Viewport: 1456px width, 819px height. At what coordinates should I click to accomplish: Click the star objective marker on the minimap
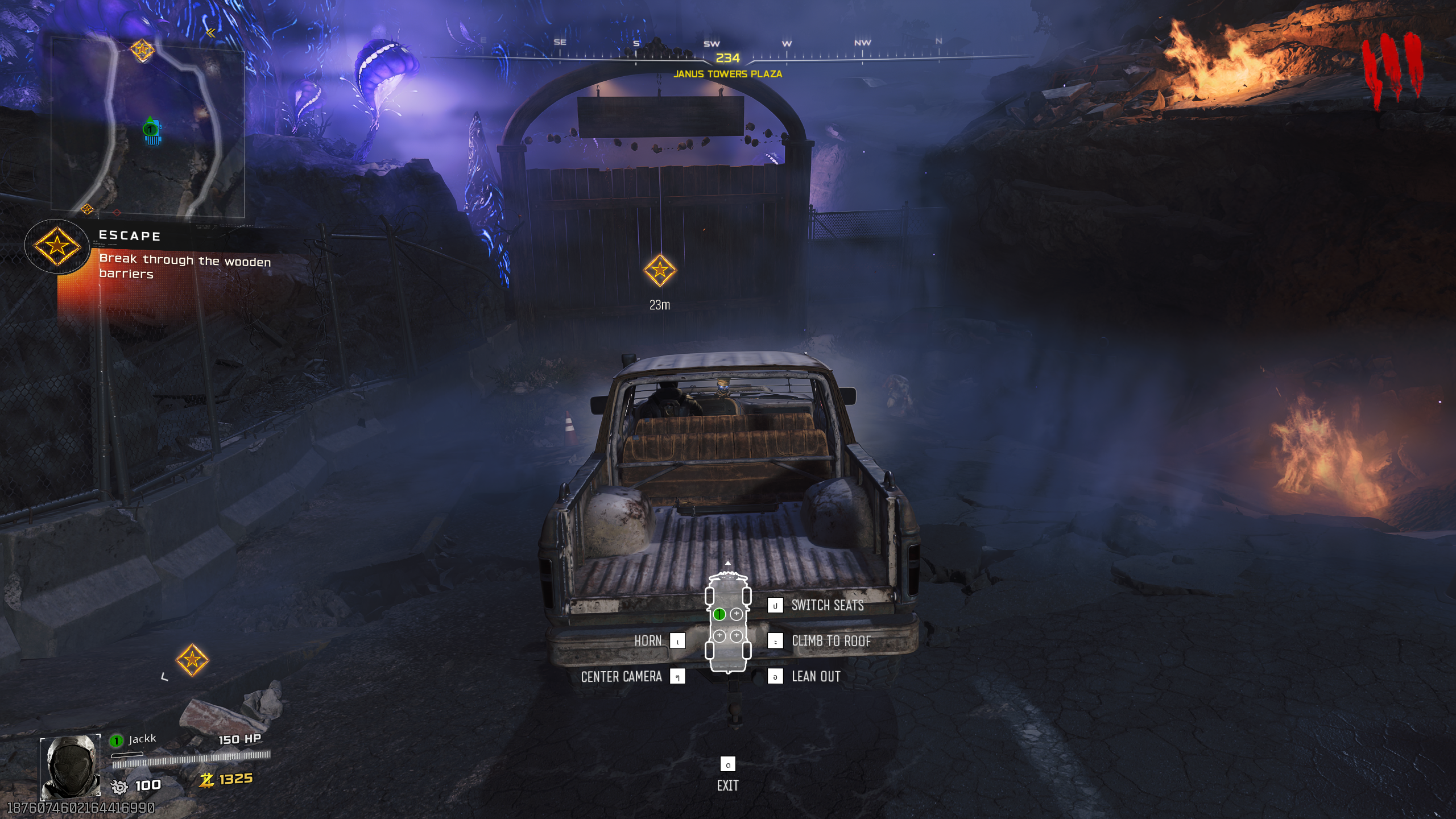pos(142,50)
